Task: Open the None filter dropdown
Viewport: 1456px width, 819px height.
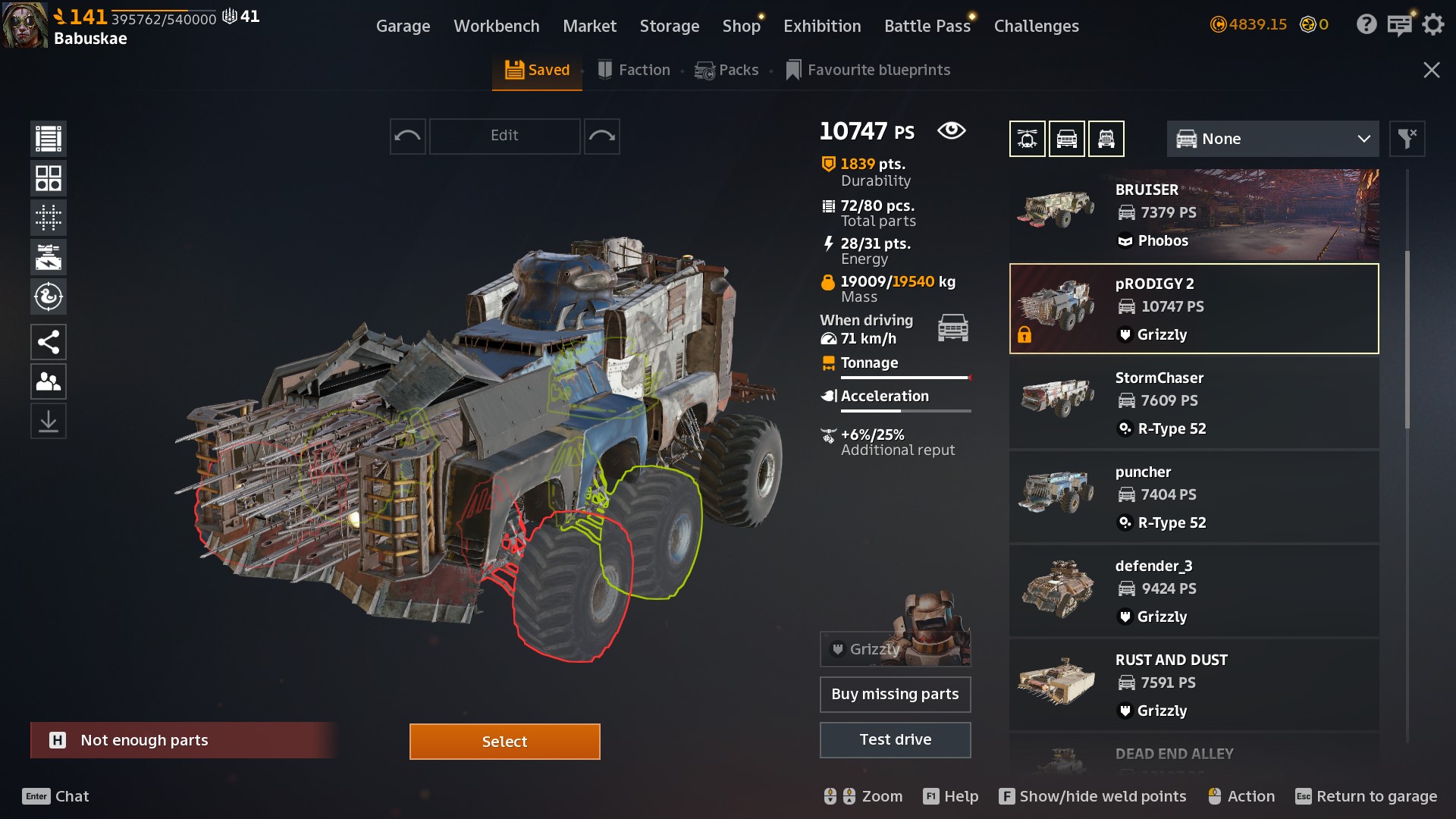Action: tap(1272, 139)
